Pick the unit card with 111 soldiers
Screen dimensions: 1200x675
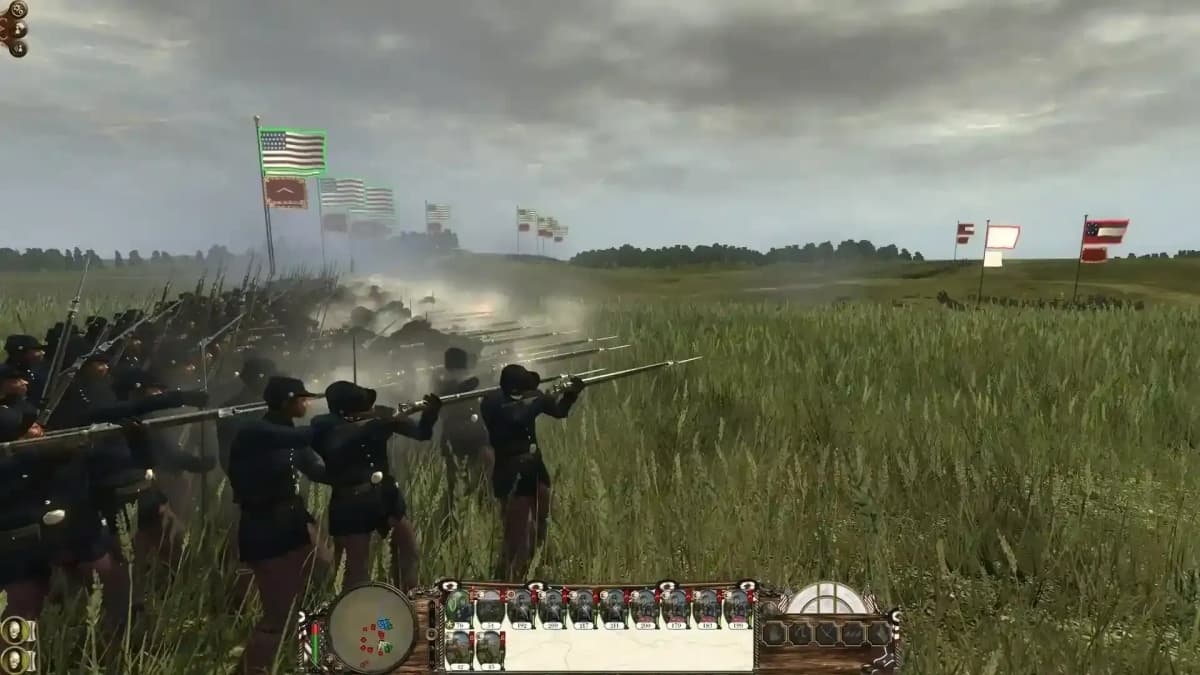pyautogui.click(x=614, y=609)
